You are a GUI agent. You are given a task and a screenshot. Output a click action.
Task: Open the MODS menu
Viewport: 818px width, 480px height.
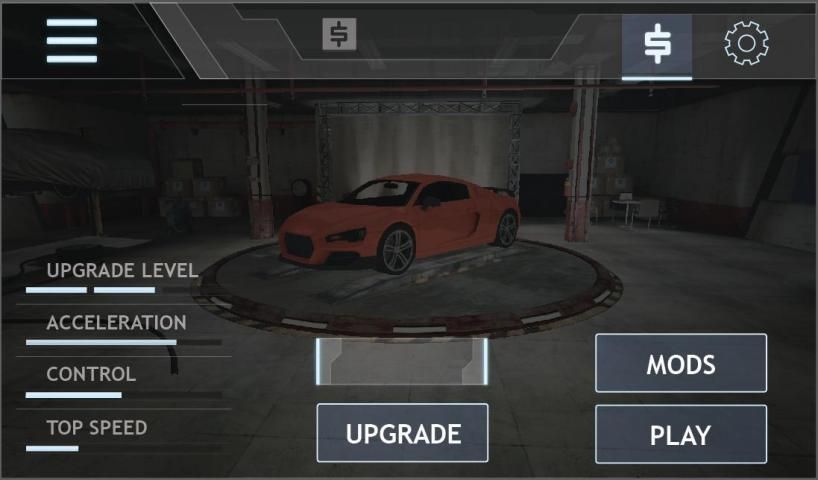681,363
